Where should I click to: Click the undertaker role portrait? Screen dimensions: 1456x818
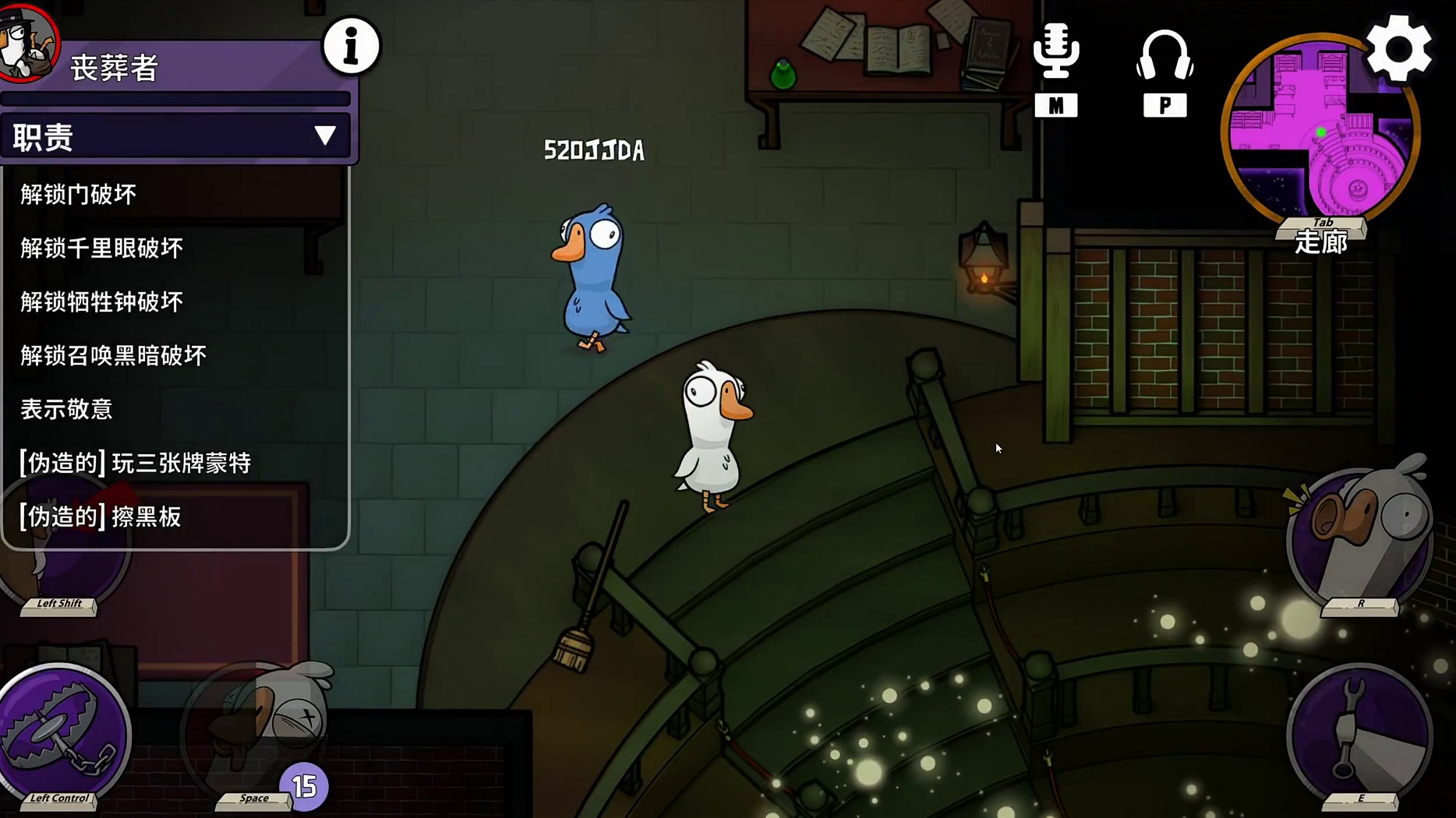click(27, 39)
